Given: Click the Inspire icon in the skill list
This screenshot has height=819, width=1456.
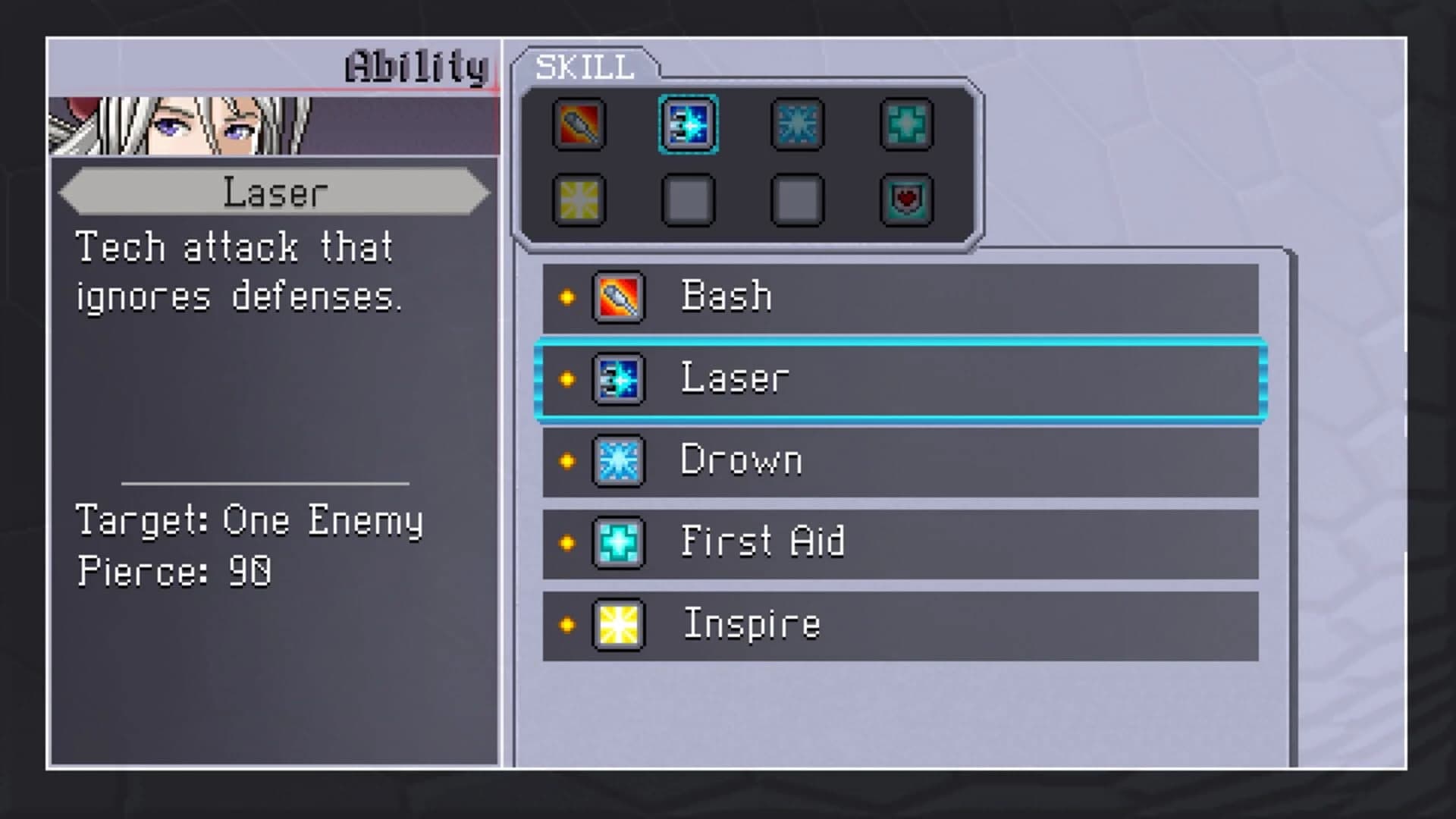Looking at the screenshot, I should (x=618, y=623).
